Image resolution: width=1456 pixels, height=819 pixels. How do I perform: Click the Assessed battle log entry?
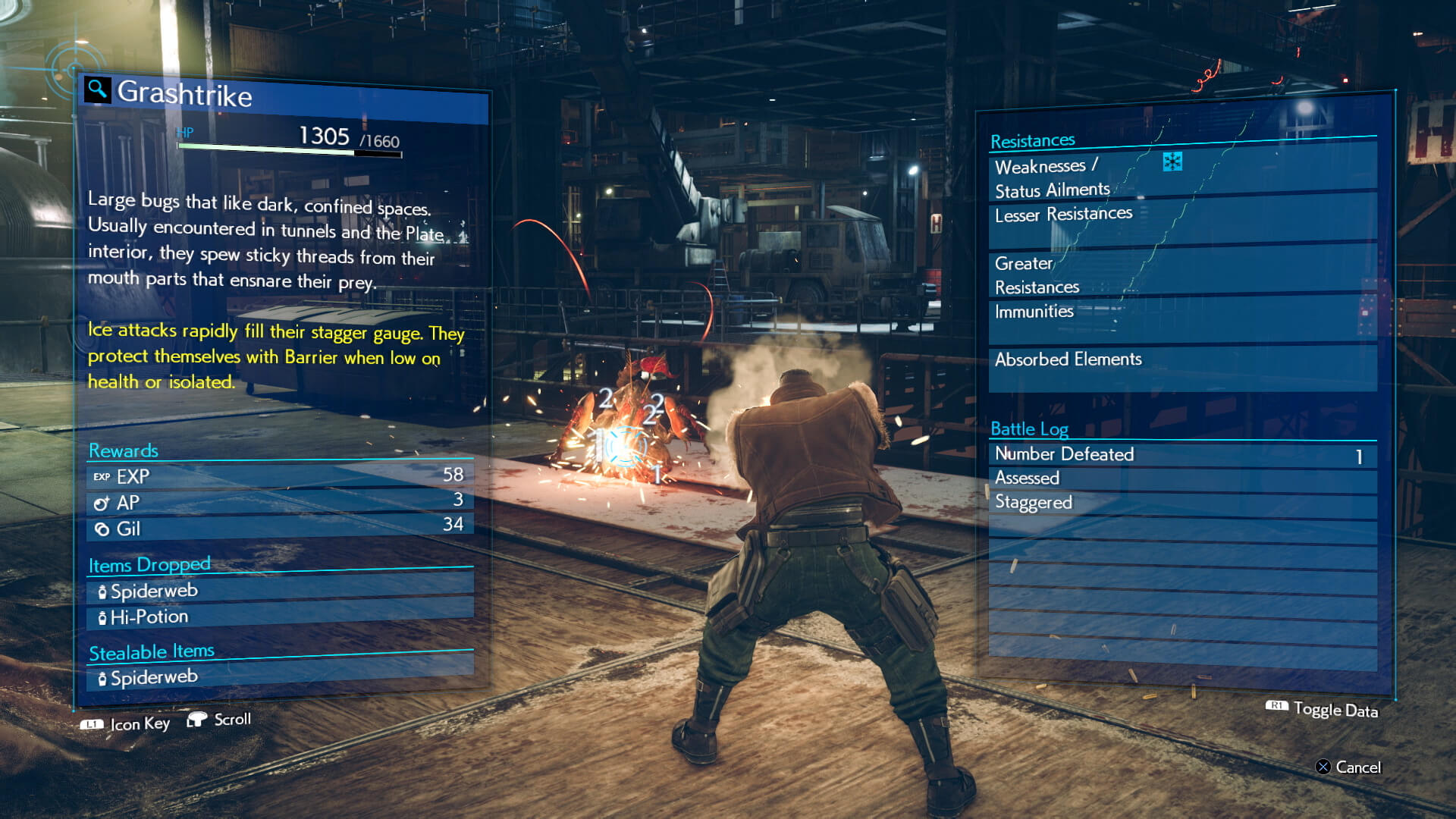pyautogui.click(x=1181, y=479)
